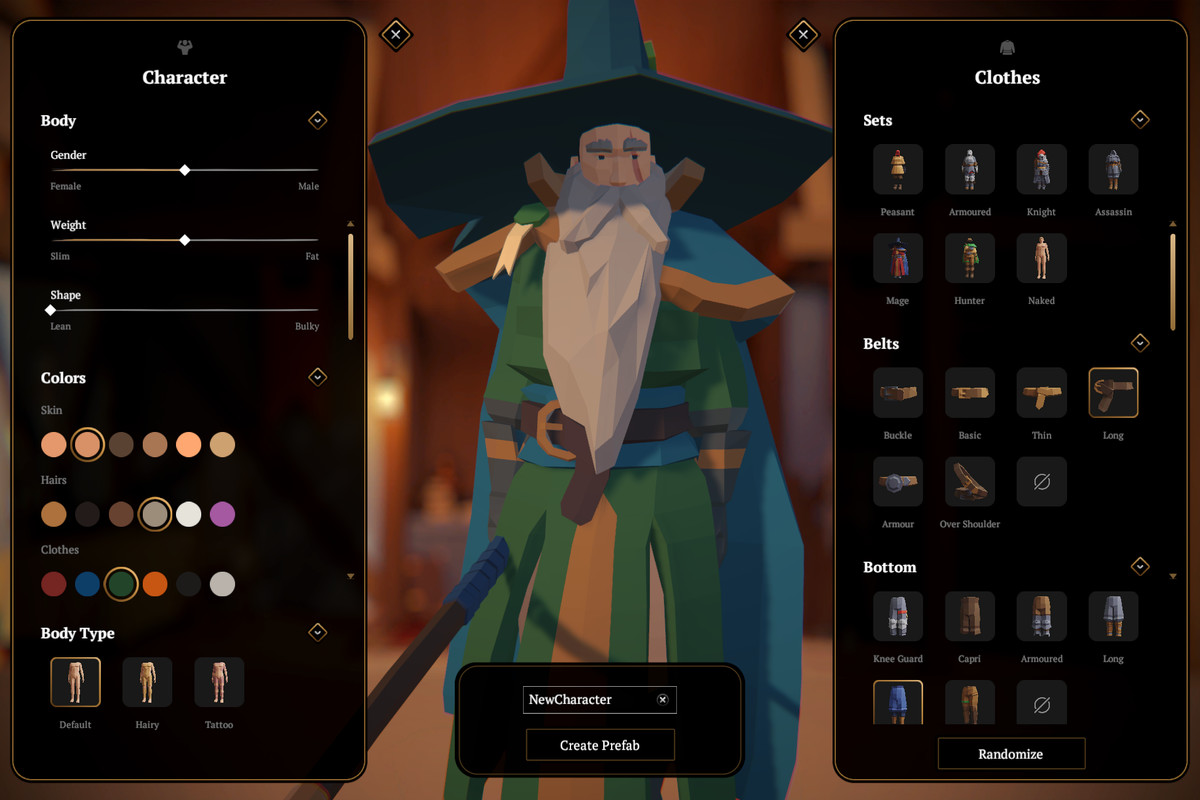
Task: Randomize the character's clothes
Action: pyautogui.click(x=1010, y=754)
